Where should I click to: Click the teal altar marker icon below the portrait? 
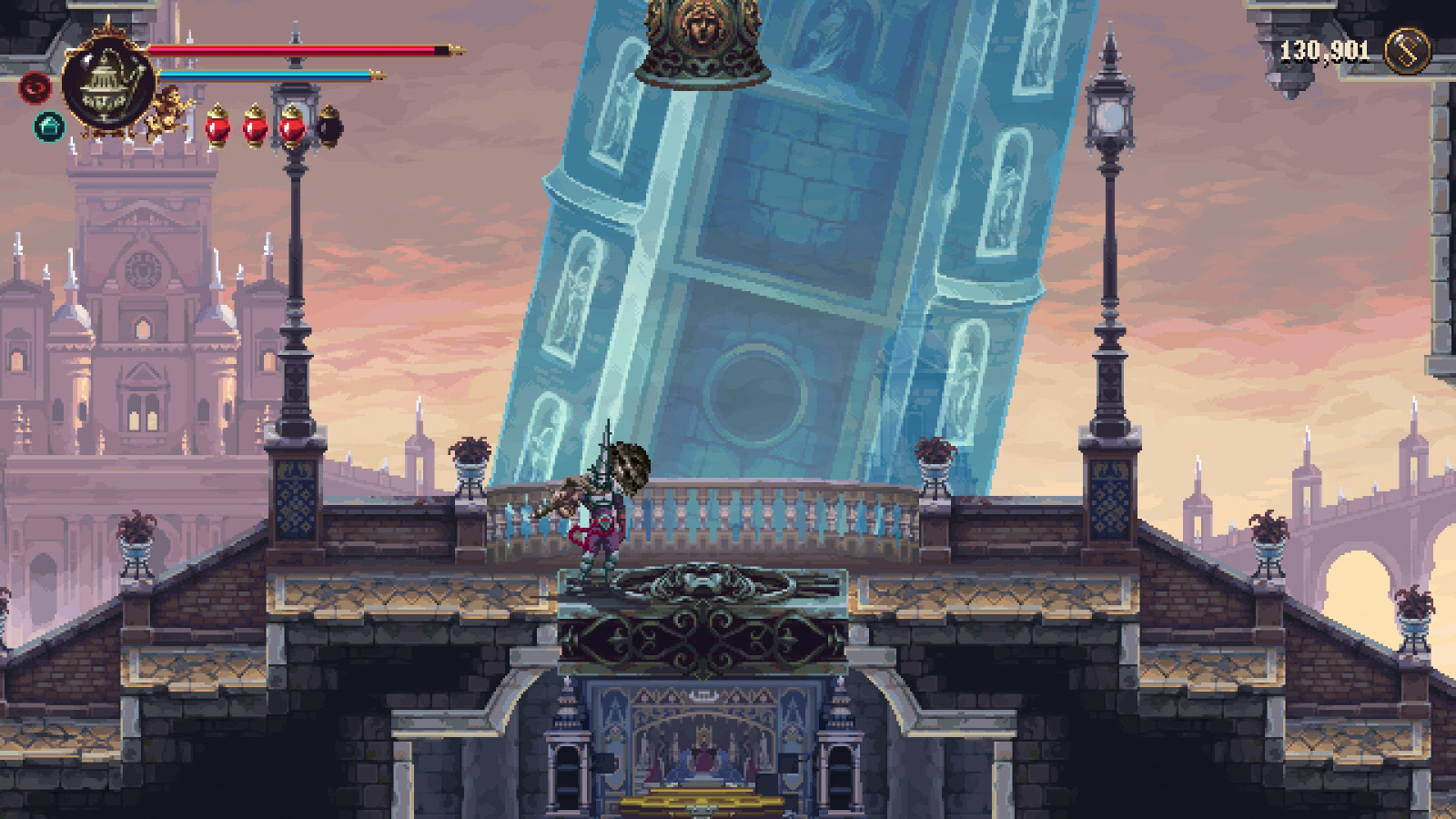tap(48, 125)
